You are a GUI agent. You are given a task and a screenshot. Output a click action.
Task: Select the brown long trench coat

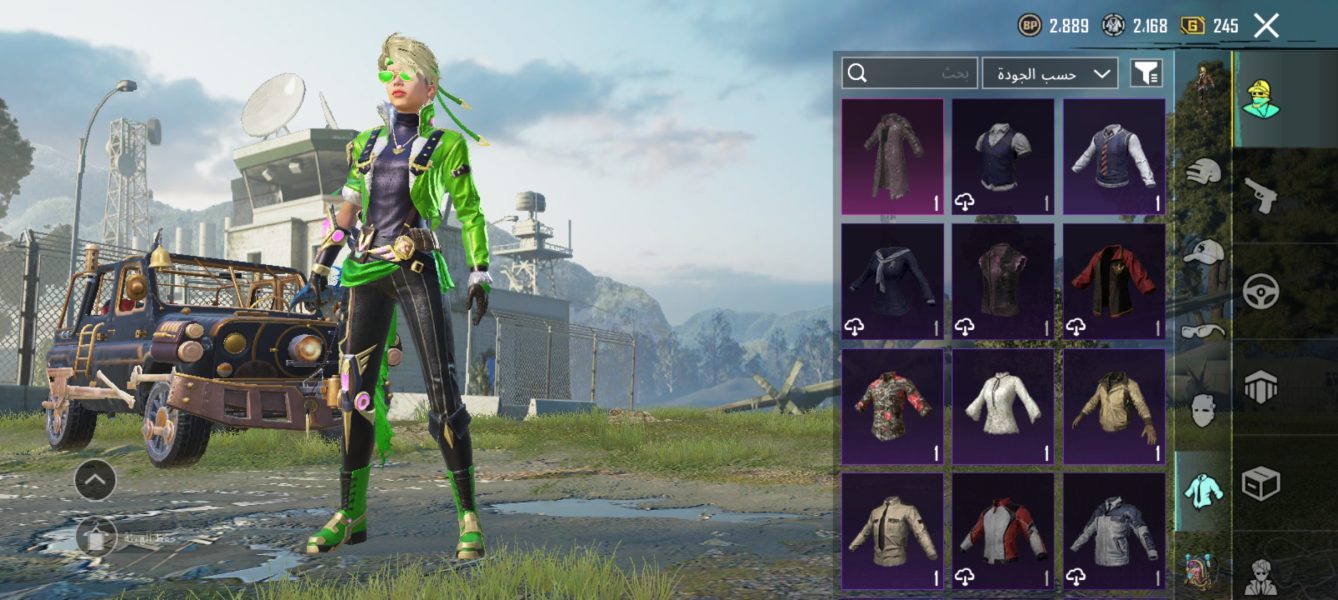892,156
